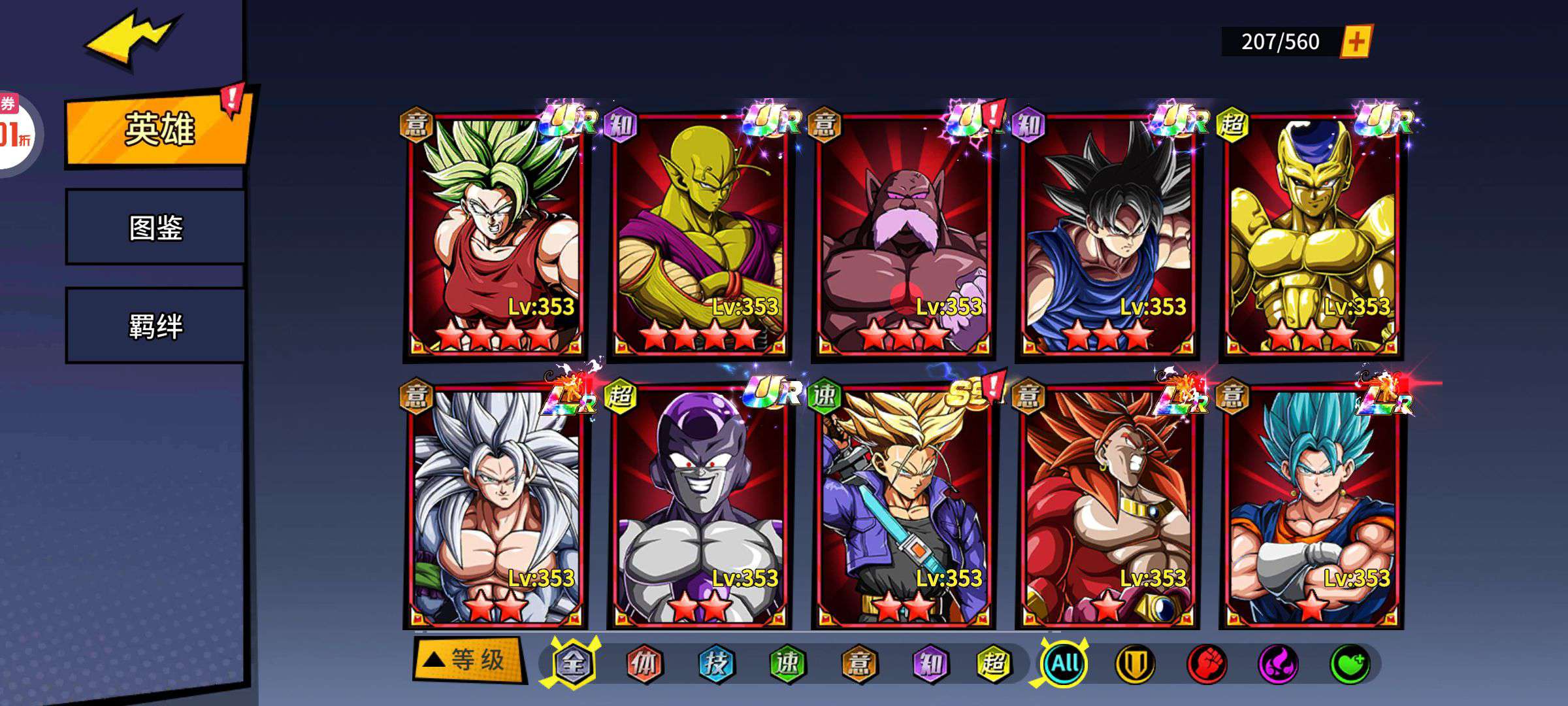Image resolution: width=1568 pixels, height=706 pixels.
Task: Open the 羁绊 bonds tab
Action: [155, 326]
